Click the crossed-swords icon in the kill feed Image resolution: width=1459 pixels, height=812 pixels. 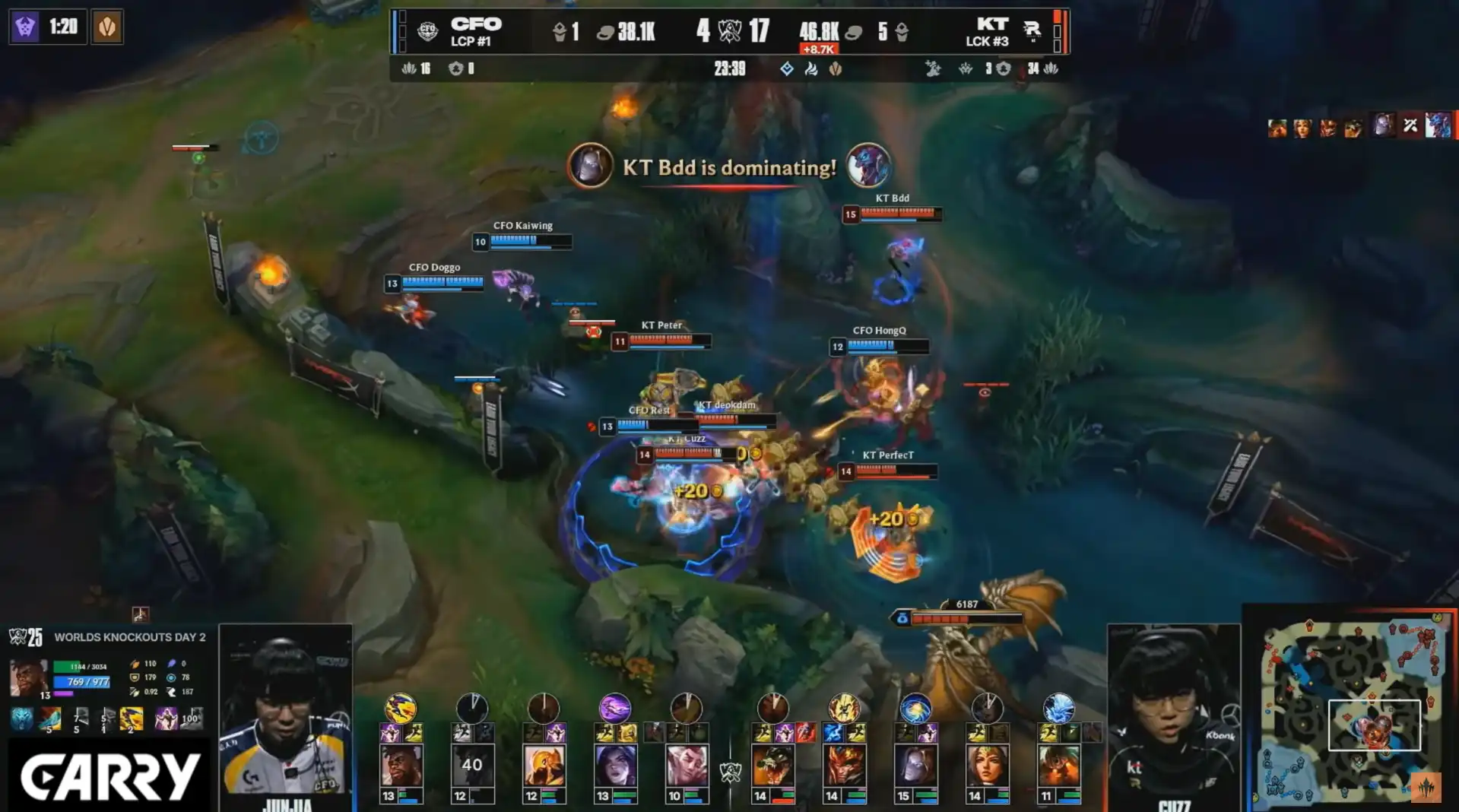[x=1410, y=125]
